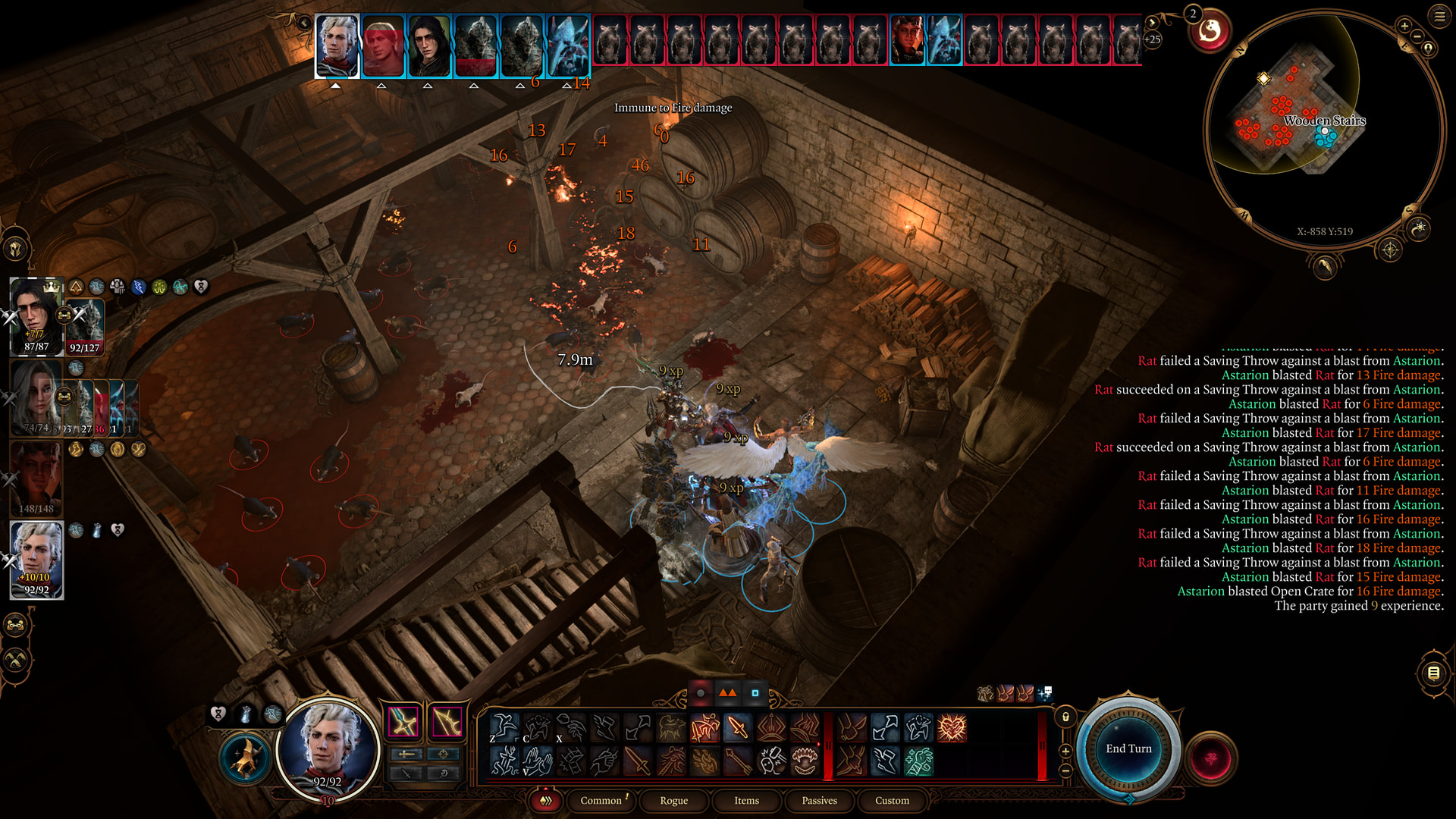Toggle the hotbar lock padlock
Screen dimensions: 1456x819
click(1065, 717)
